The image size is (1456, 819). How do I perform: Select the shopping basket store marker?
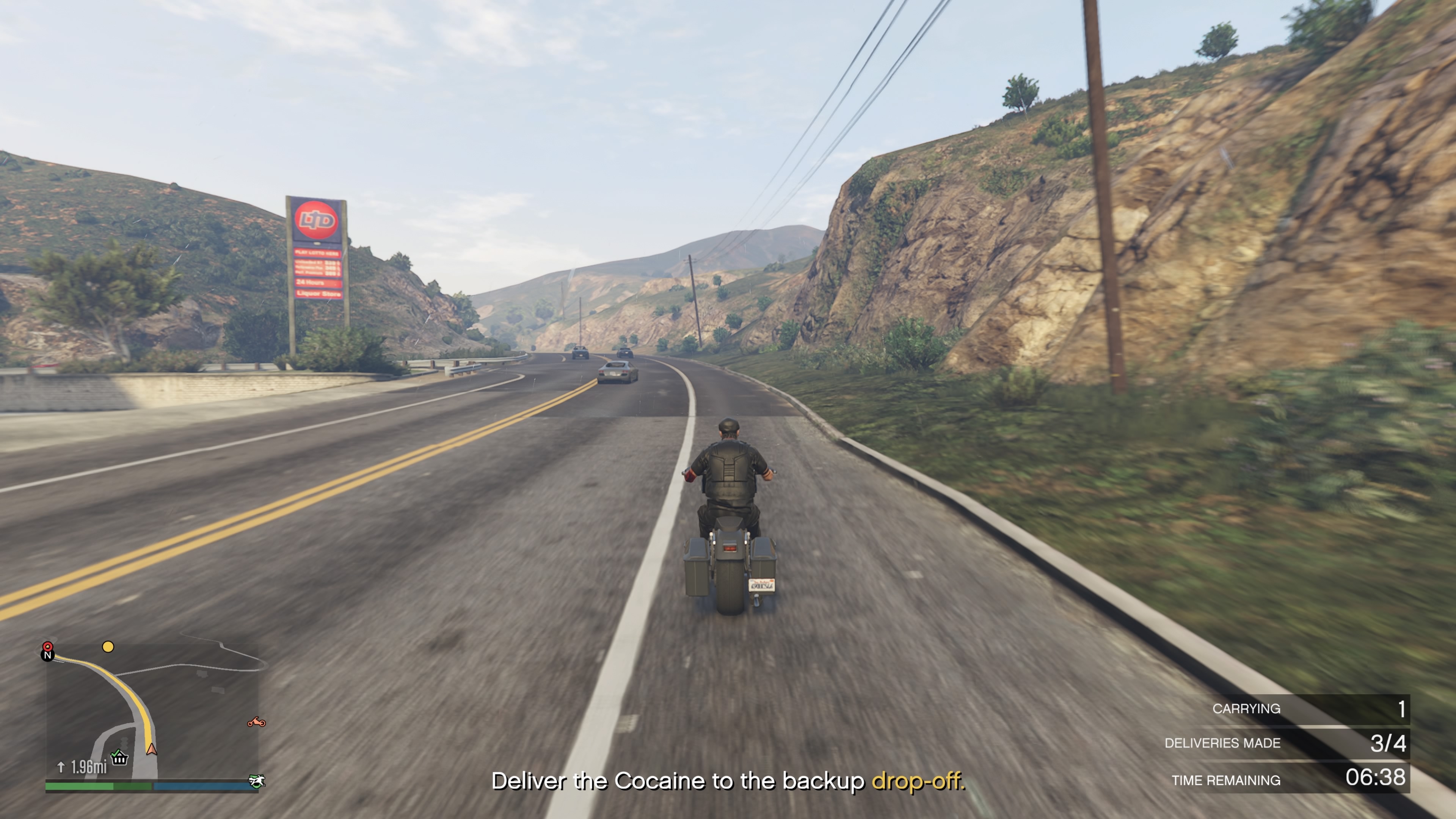point(119,757)
